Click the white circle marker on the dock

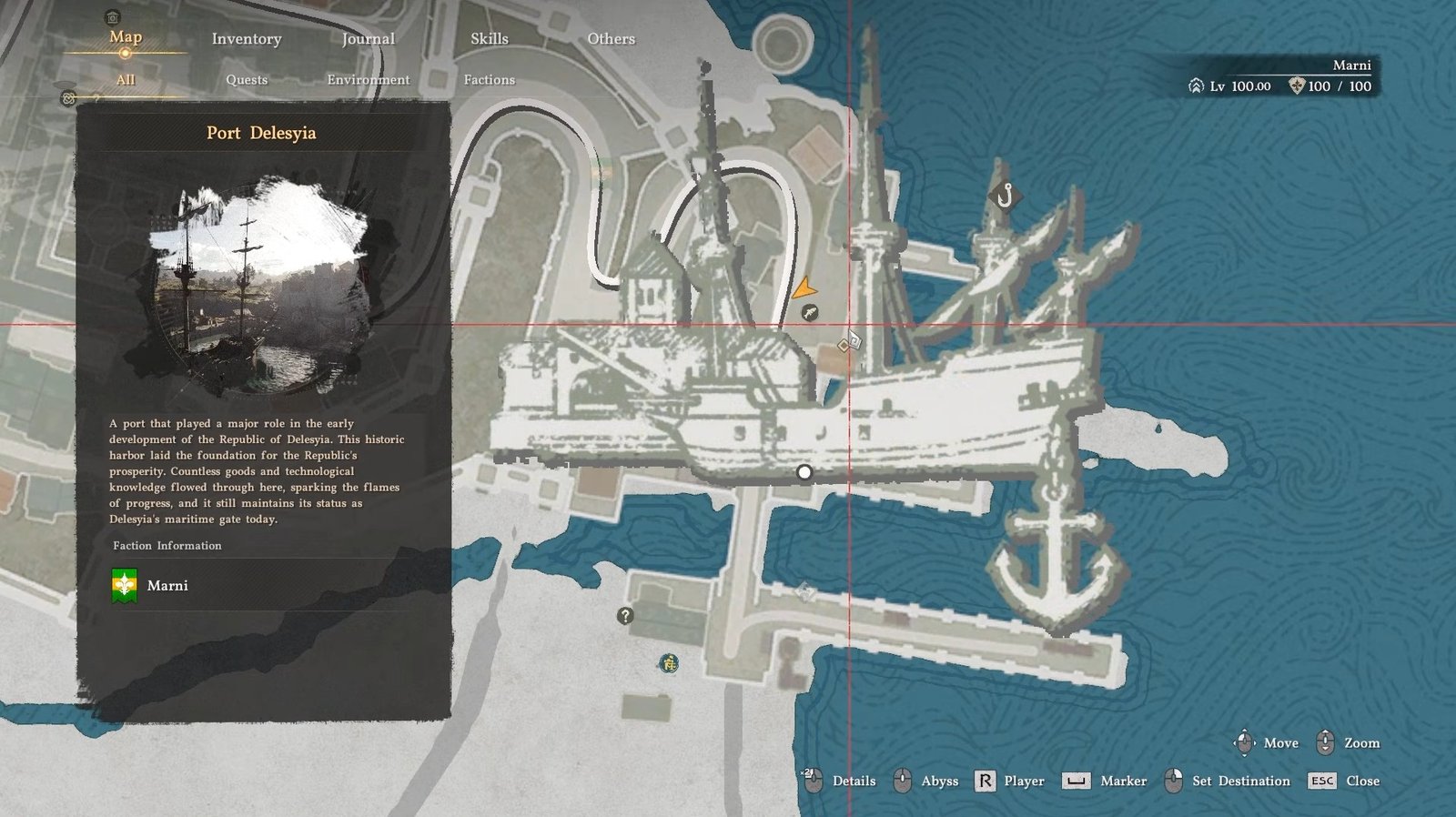(804, 472)
